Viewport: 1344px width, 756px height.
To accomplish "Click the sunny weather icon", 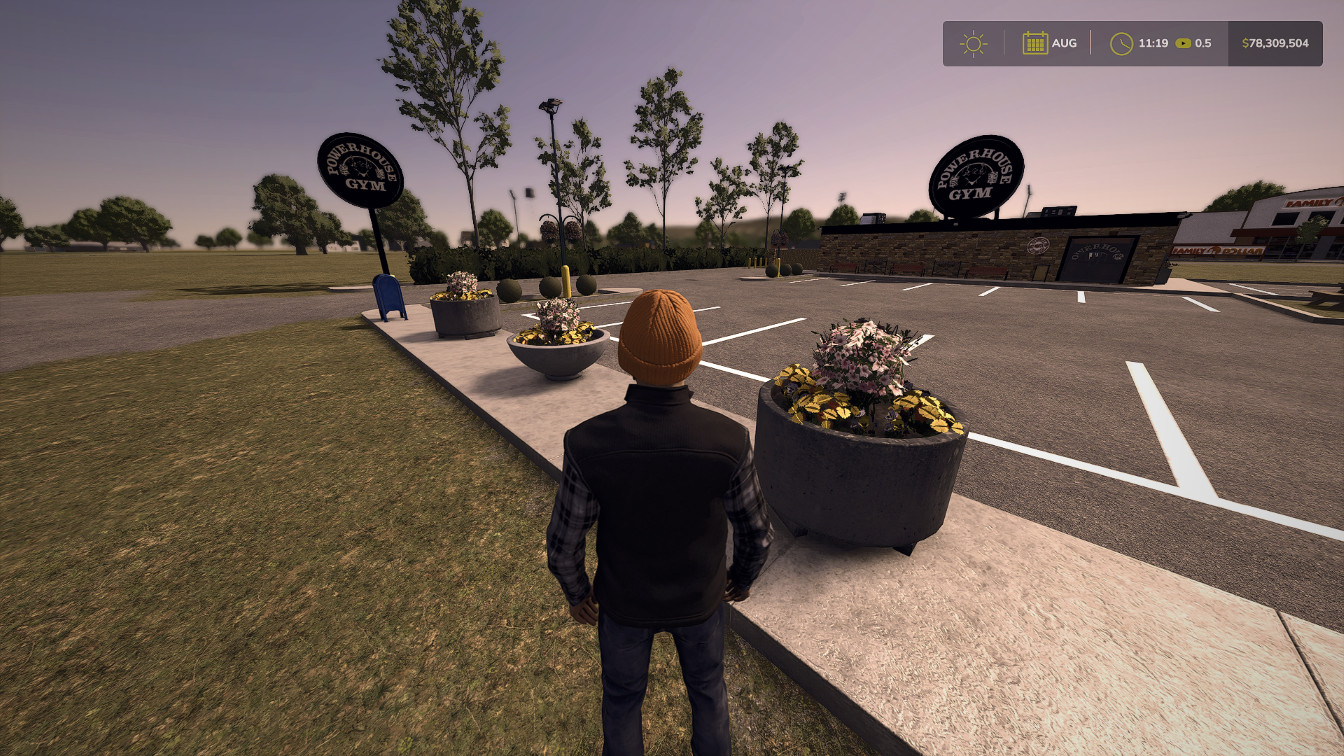I will (973, 44).
